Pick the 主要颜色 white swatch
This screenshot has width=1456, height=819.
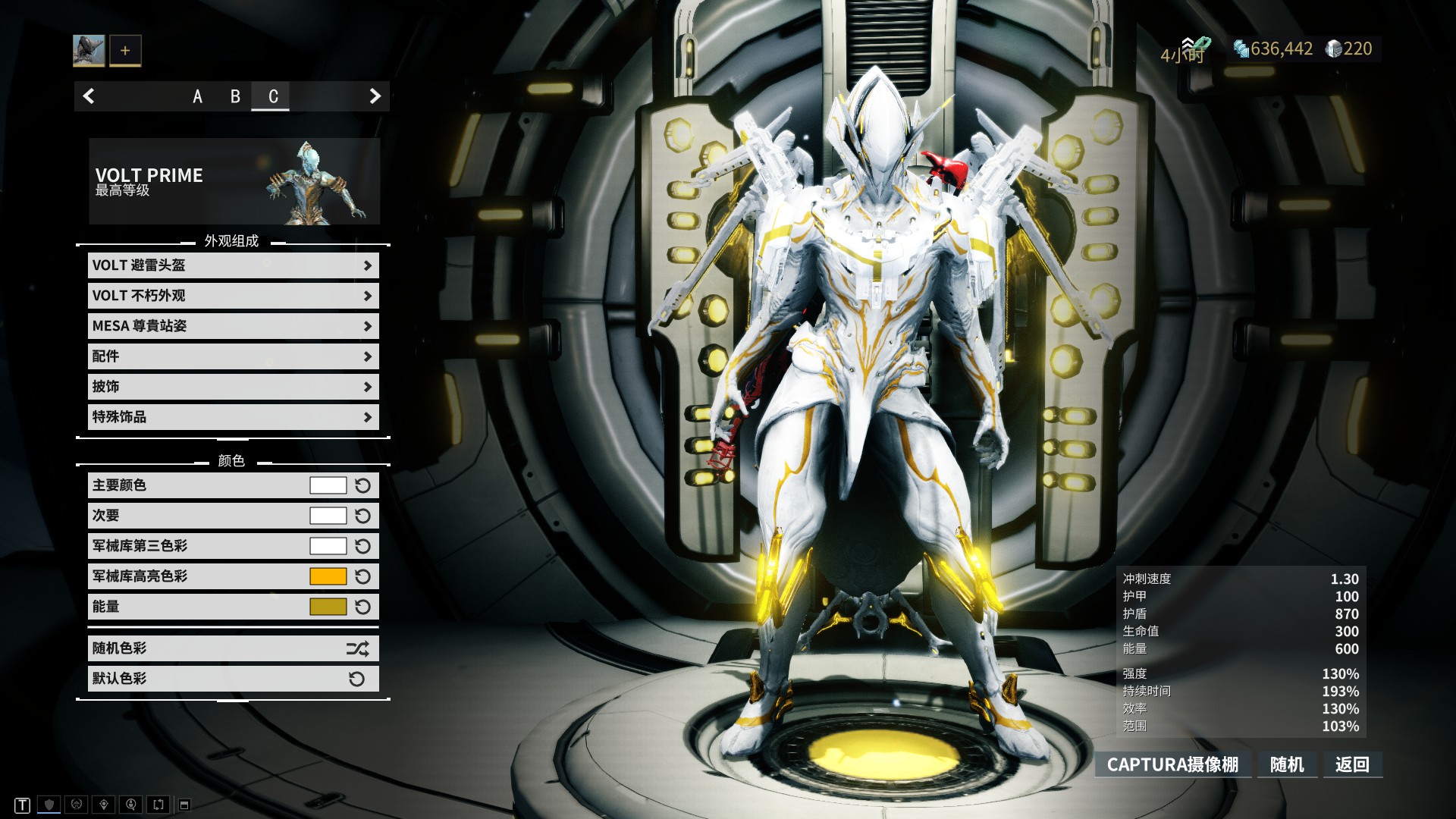tap(328, 485)
